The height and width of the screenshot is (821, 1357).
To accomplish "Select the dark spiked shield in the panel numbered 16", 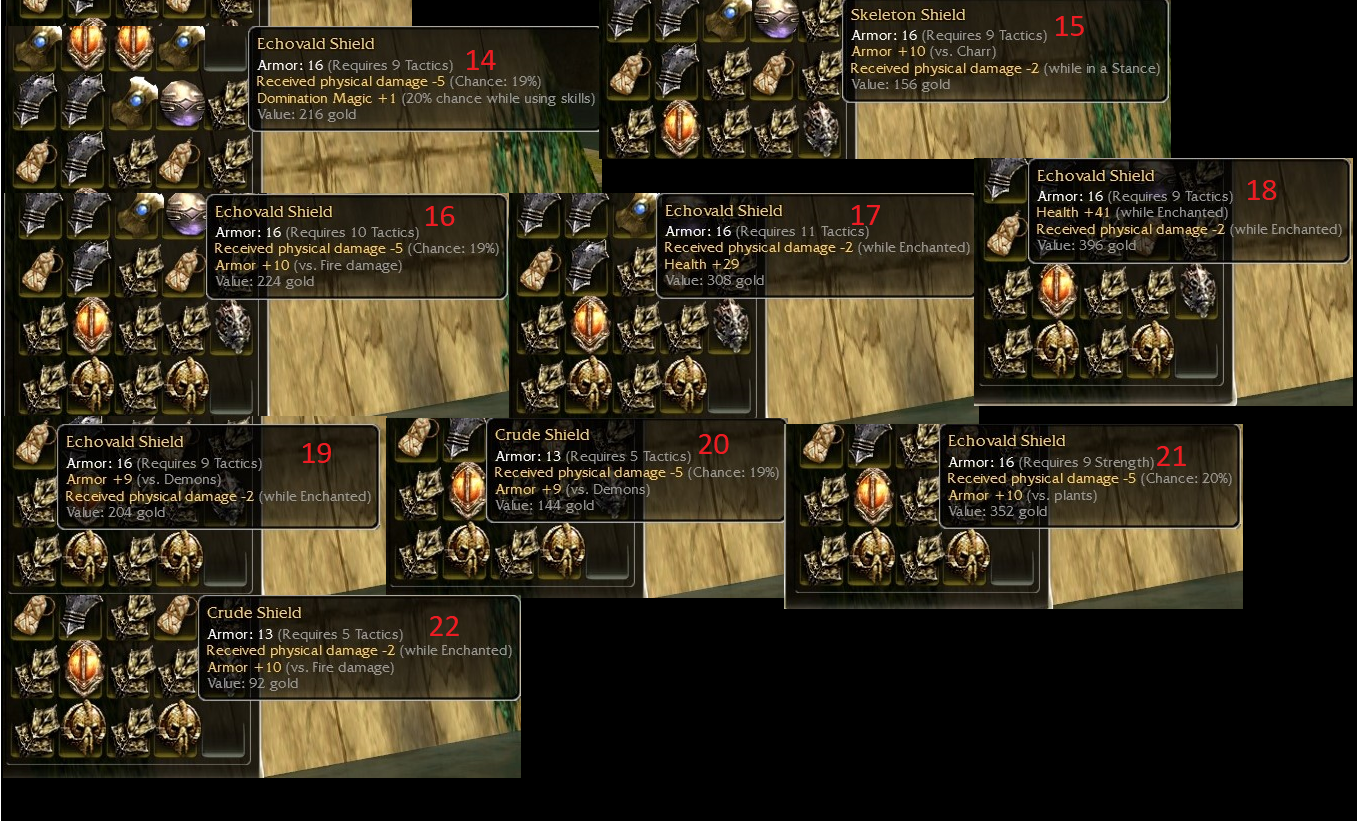I will [231, 326].
